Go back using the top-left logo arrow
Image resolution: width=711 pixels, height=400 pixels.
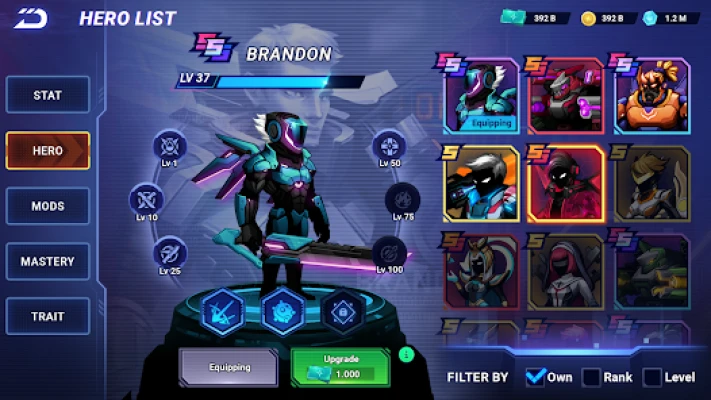(30, 18)
